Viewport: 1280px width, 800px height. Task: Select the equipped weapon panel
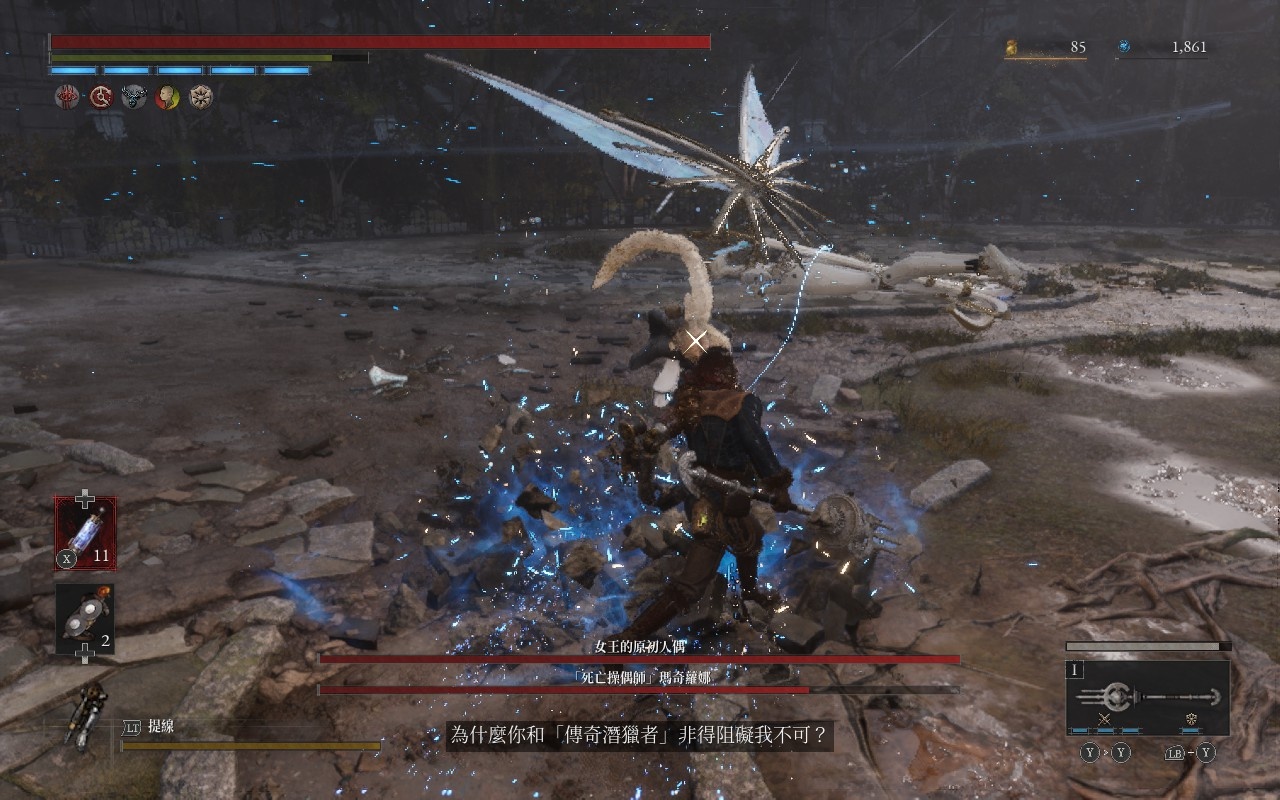(x=1147, y=697)
